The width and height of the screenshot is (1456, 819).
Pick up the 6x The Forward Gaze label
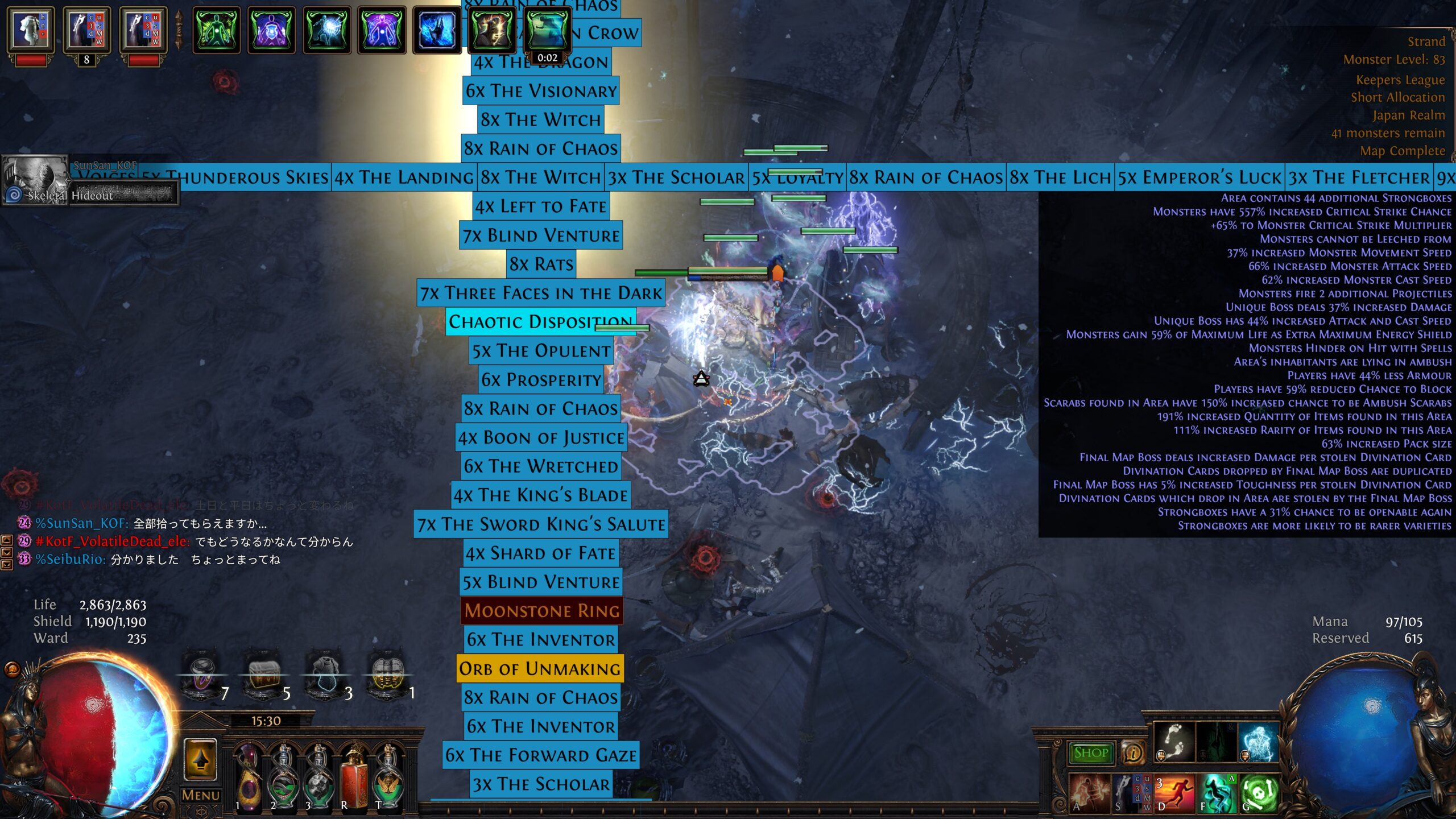pos(541,755)
